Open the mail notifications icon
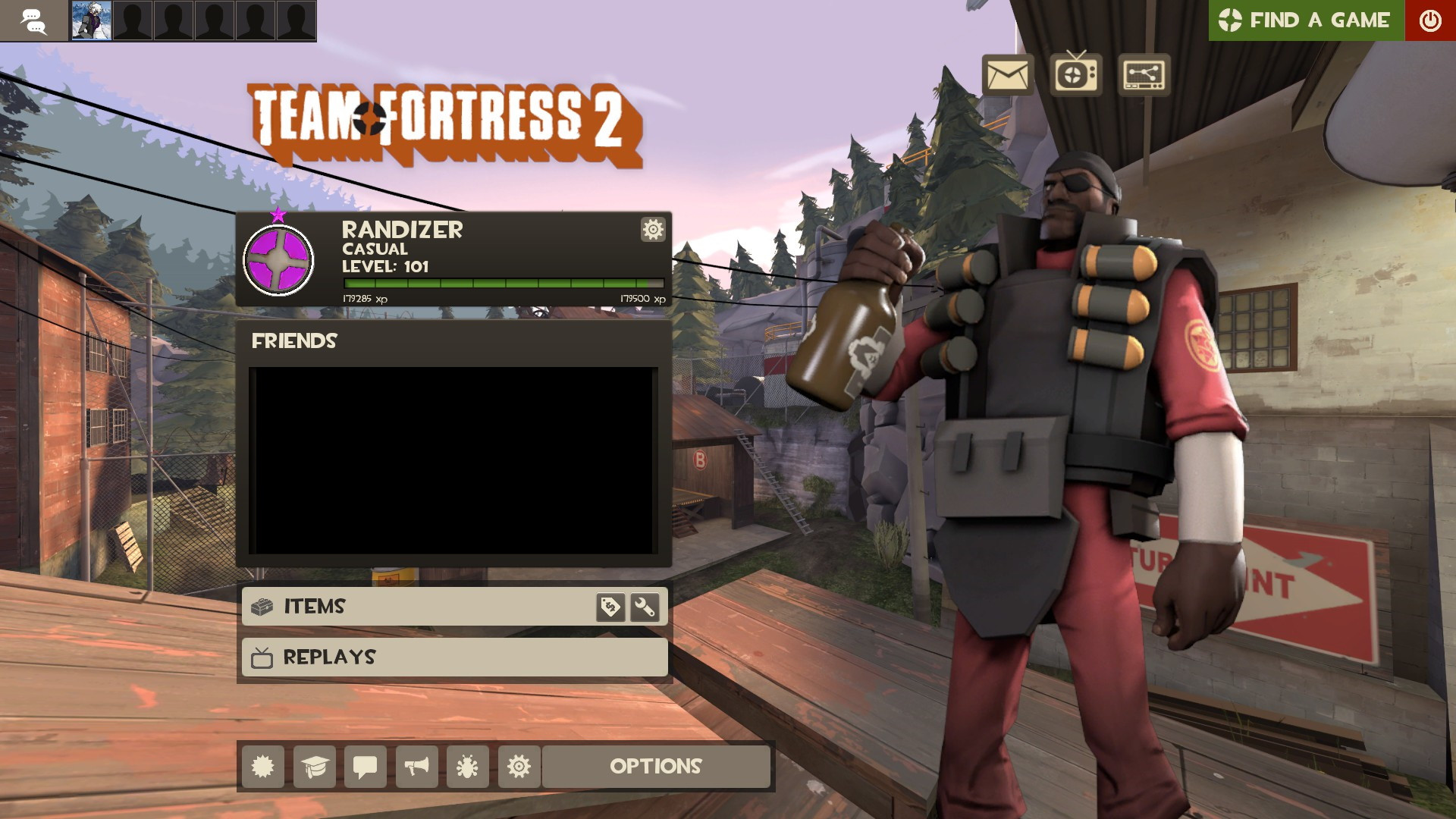Viewport: 1456px width, 819px height. (1009, 75)
